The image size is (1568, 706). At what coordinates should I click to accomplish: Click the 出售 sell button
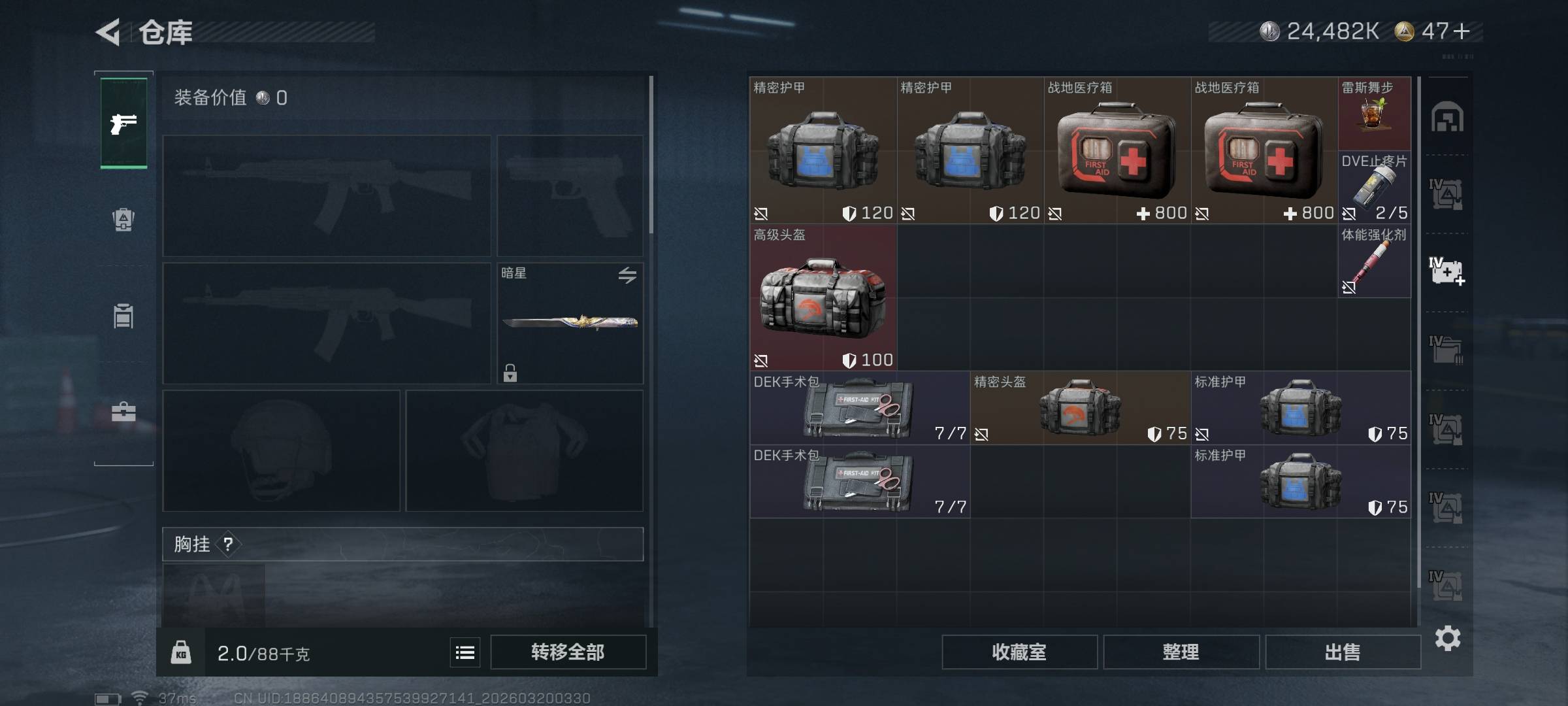point(1343,652)
